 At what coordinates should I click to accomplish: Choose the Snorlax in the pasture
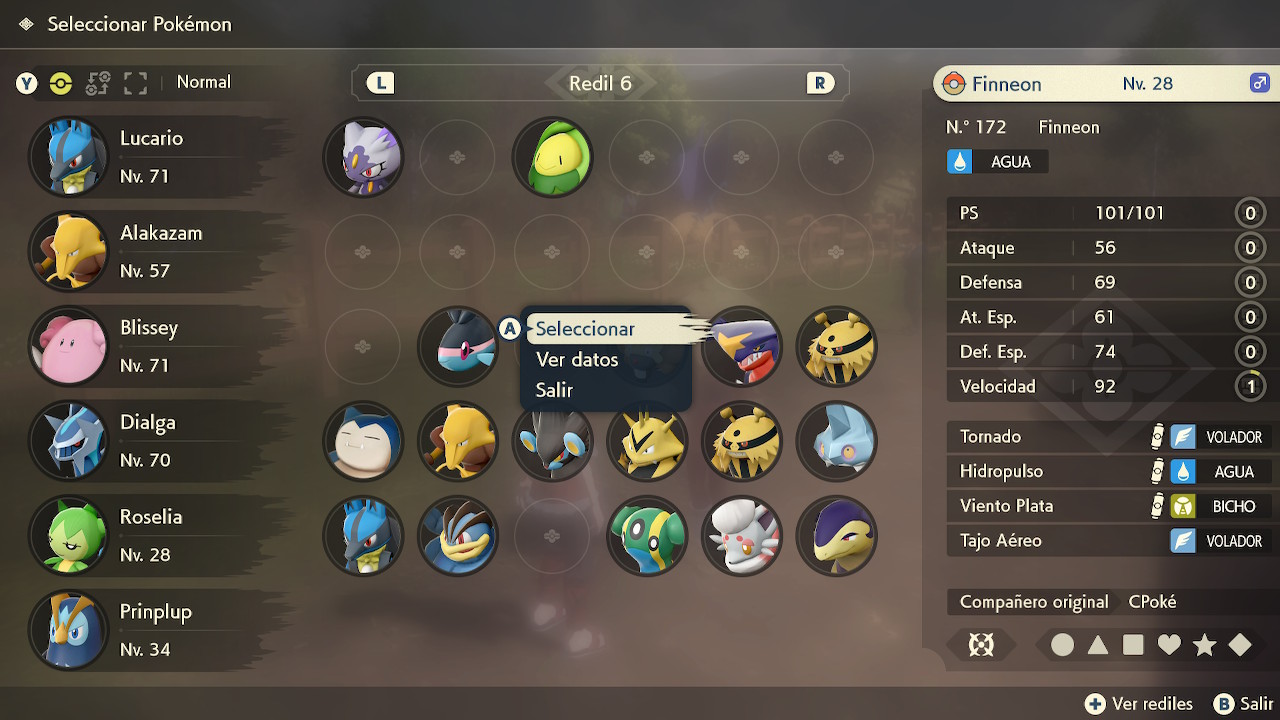[x=363, y=441]
